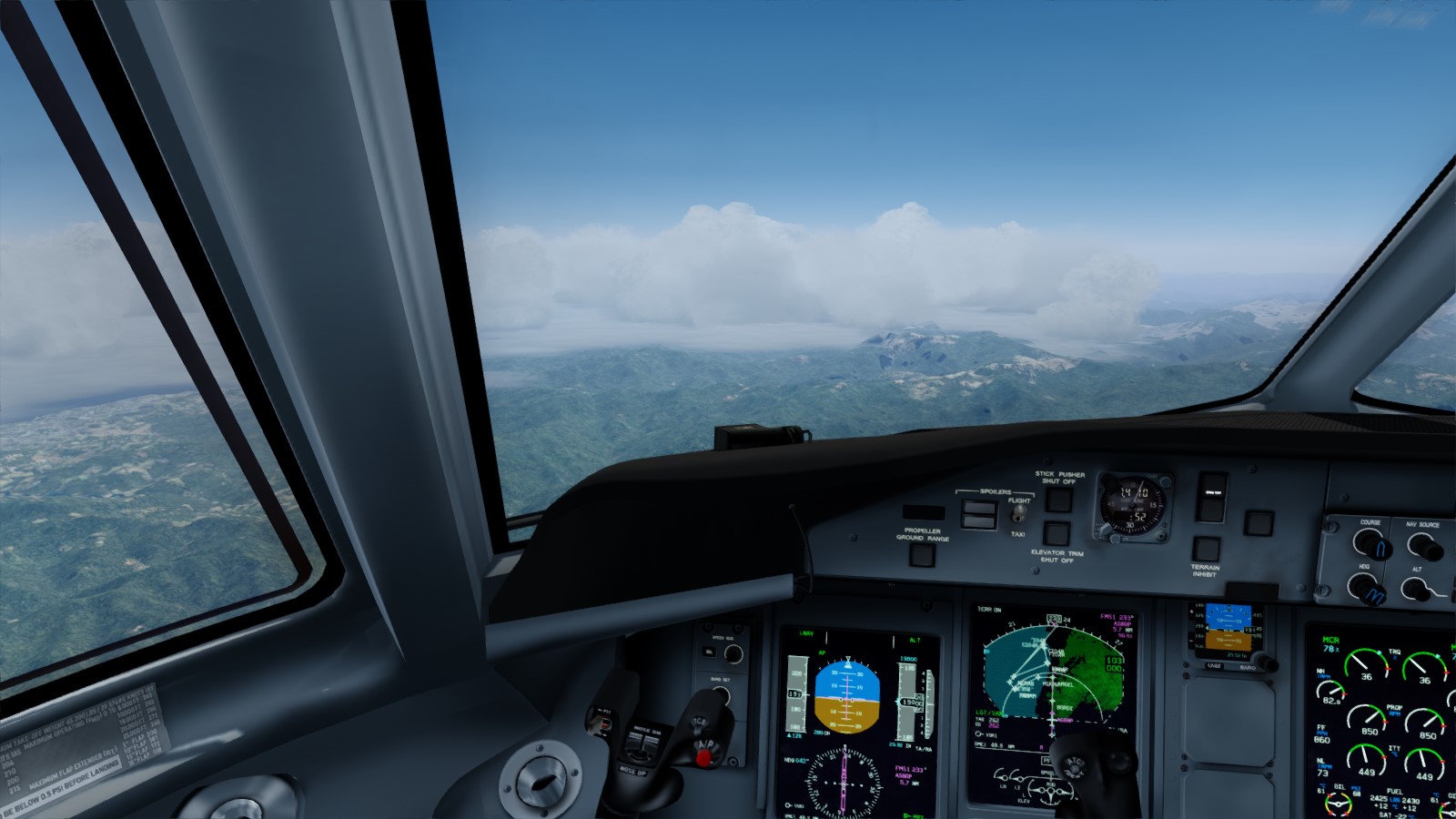Click the HDG heading knob

tap(1368, 589)
